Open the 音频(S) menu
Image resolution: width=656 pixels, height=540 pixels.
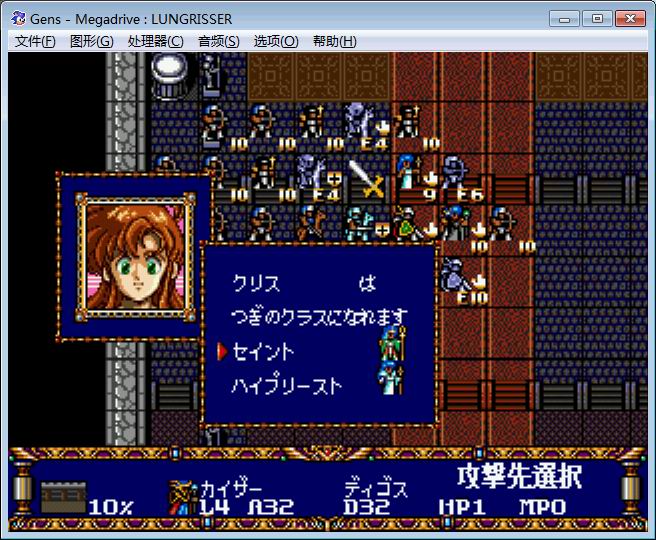click(218, 41)
